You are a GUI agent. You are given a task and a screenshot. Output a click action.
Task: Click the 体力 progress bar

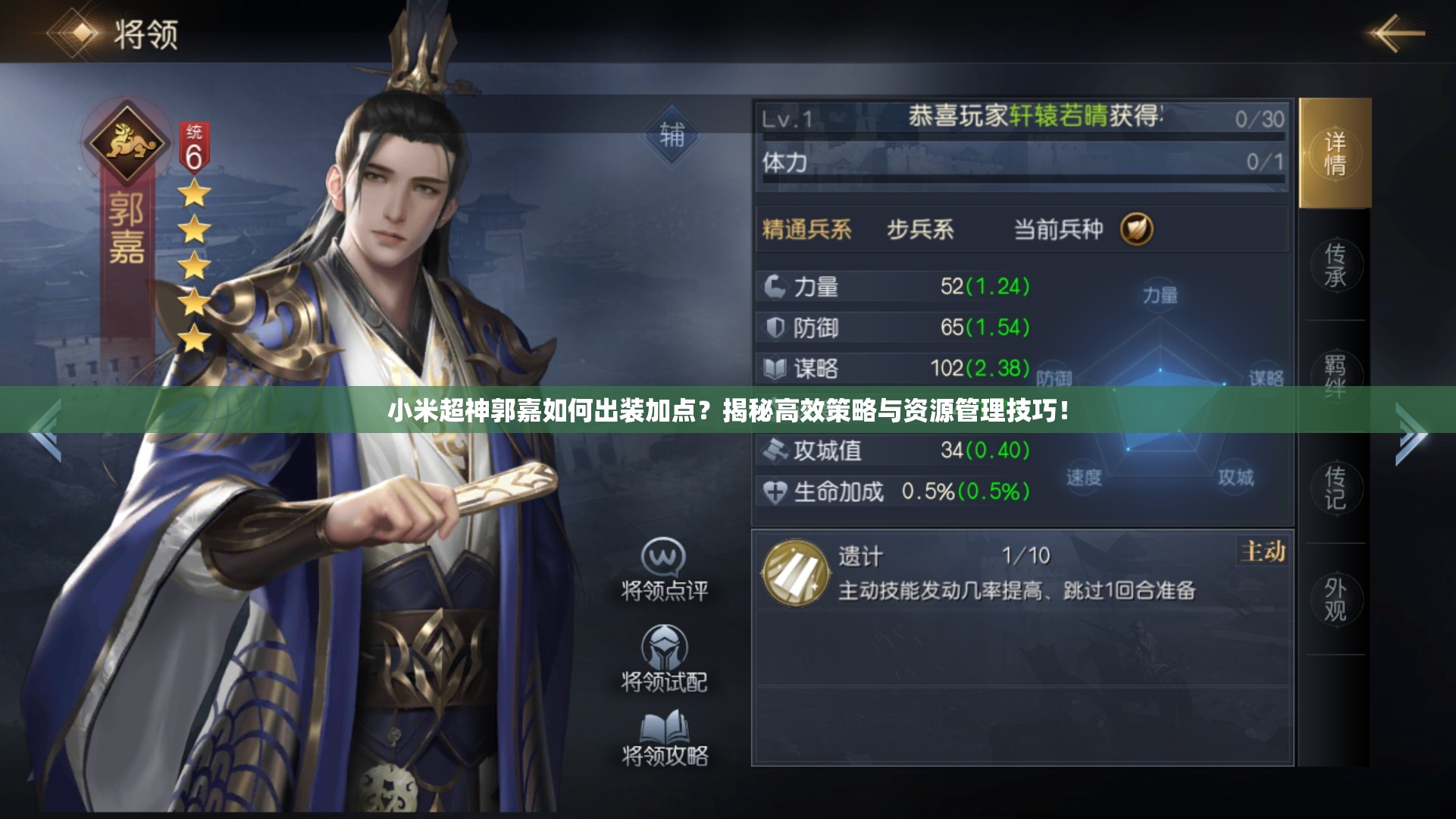tap(1016, 161)
